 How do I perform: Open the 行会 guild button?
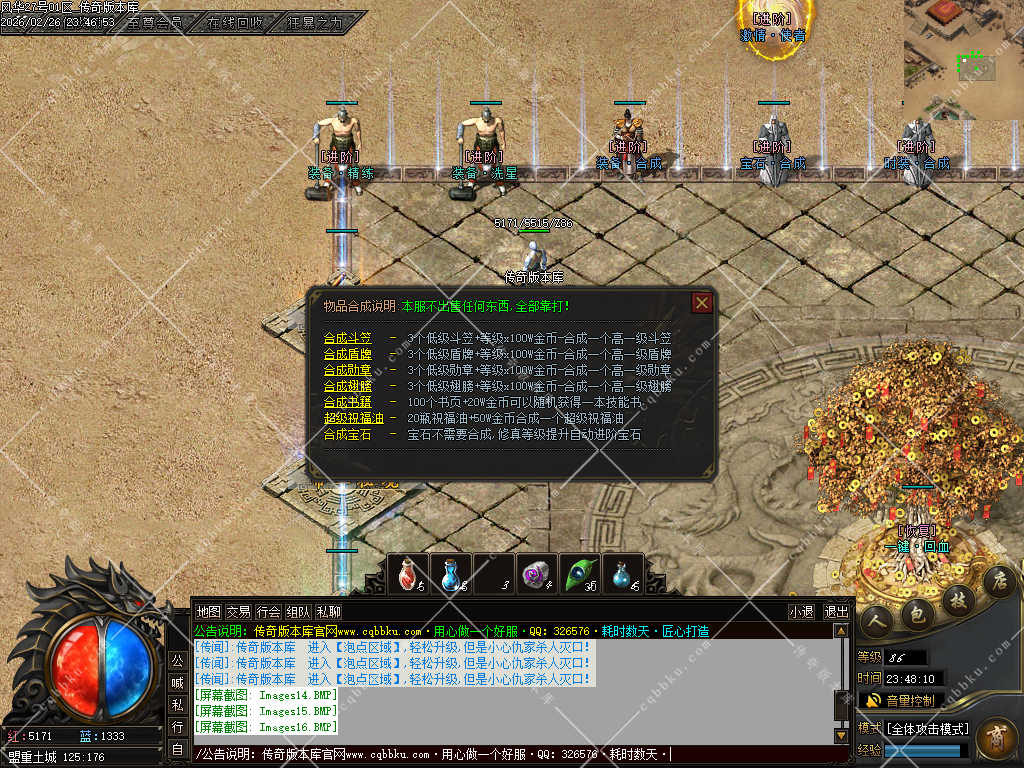tap(268, 611)
